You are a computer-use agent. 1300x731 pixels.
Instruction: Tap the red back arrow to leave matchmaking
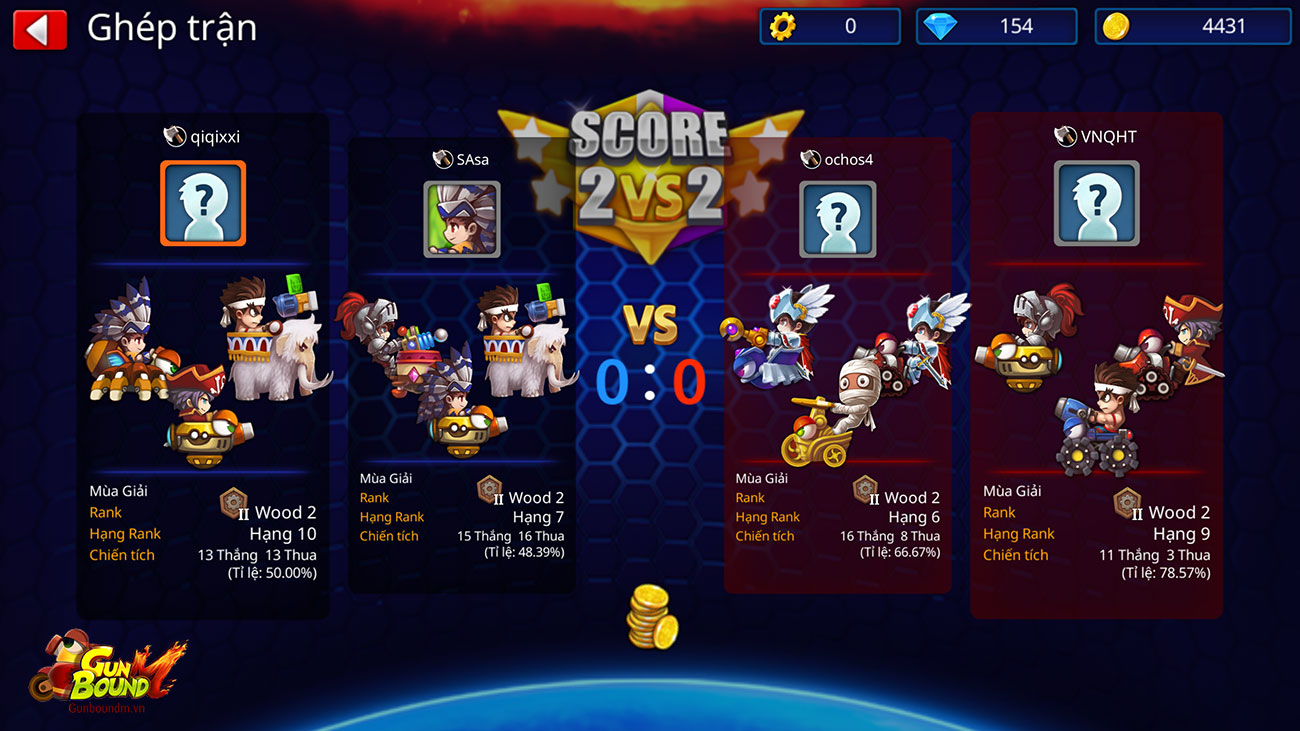39,28
